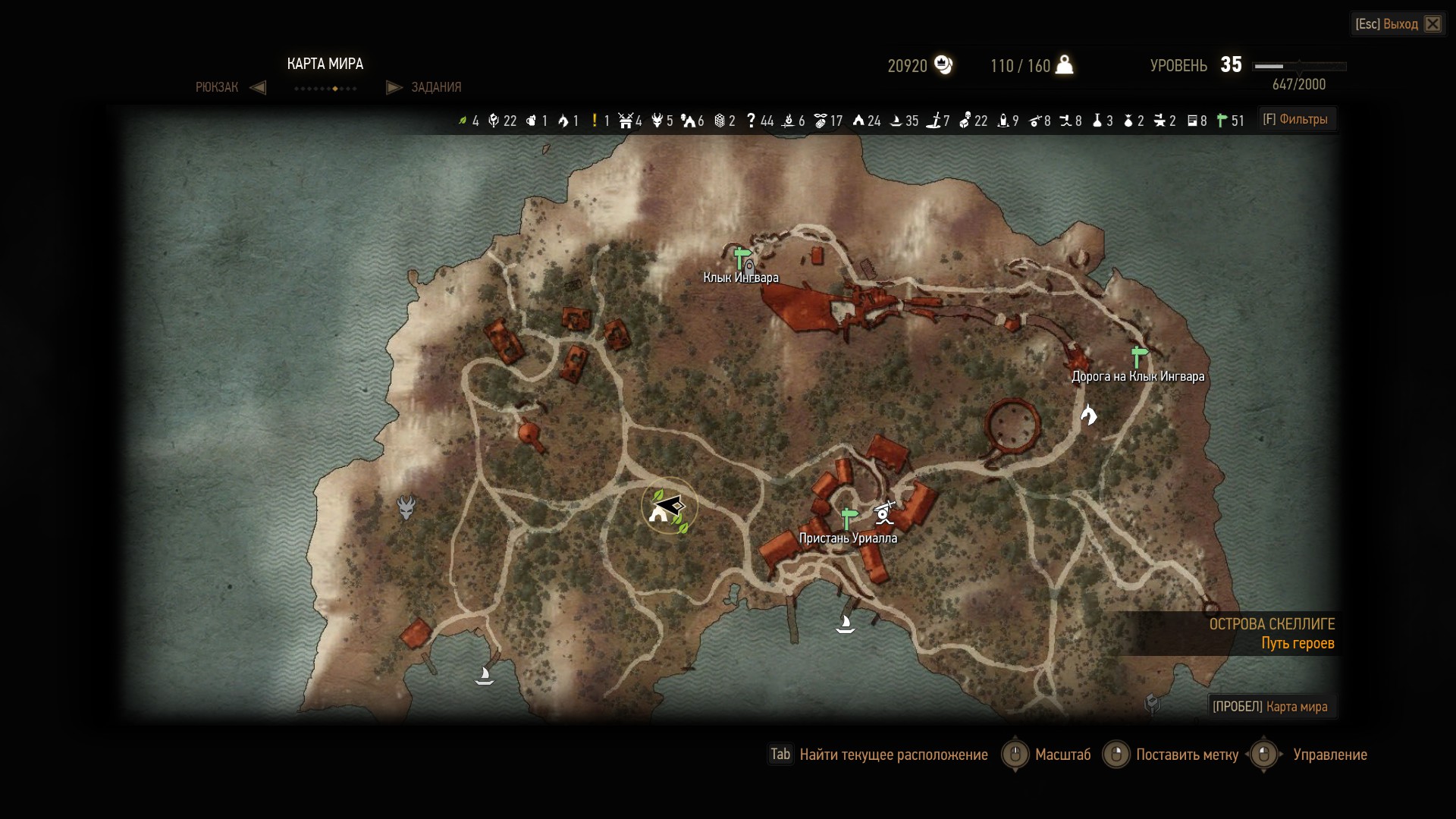Click the player position marker with green leaves
This screenshot has height=819, width=1456.
[669, 506]
